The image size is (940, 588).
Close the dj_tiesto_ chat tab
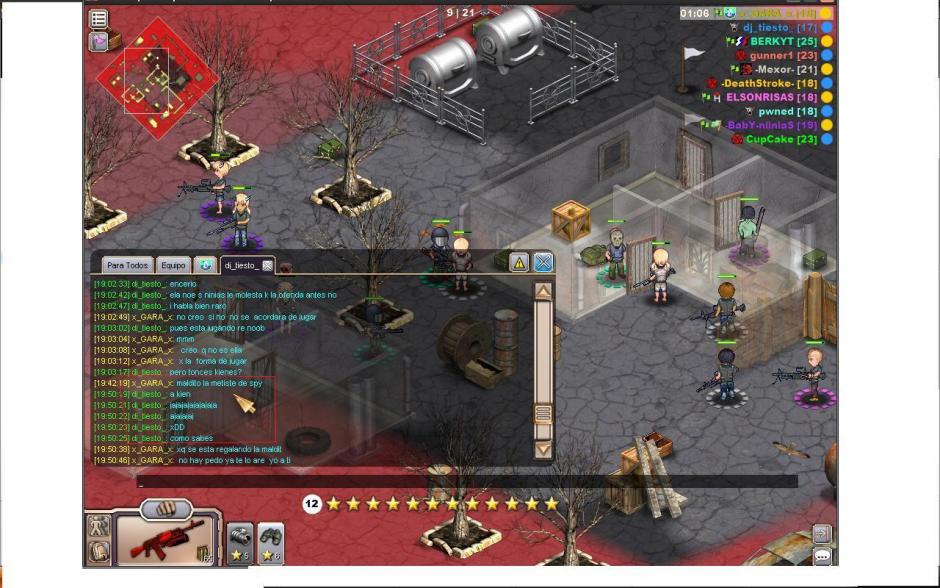268,265
